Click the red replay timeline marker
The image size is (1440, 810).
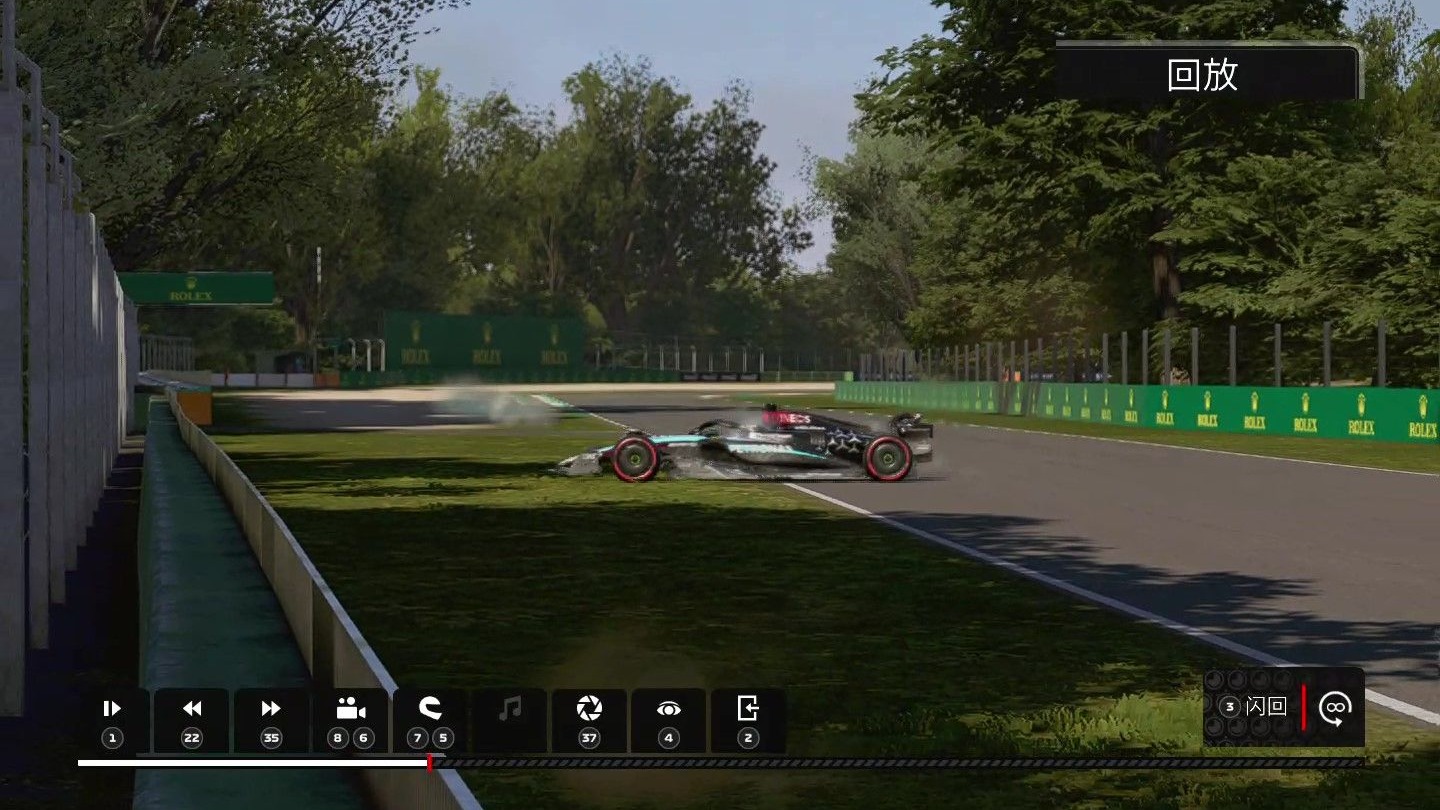[429, 763]
